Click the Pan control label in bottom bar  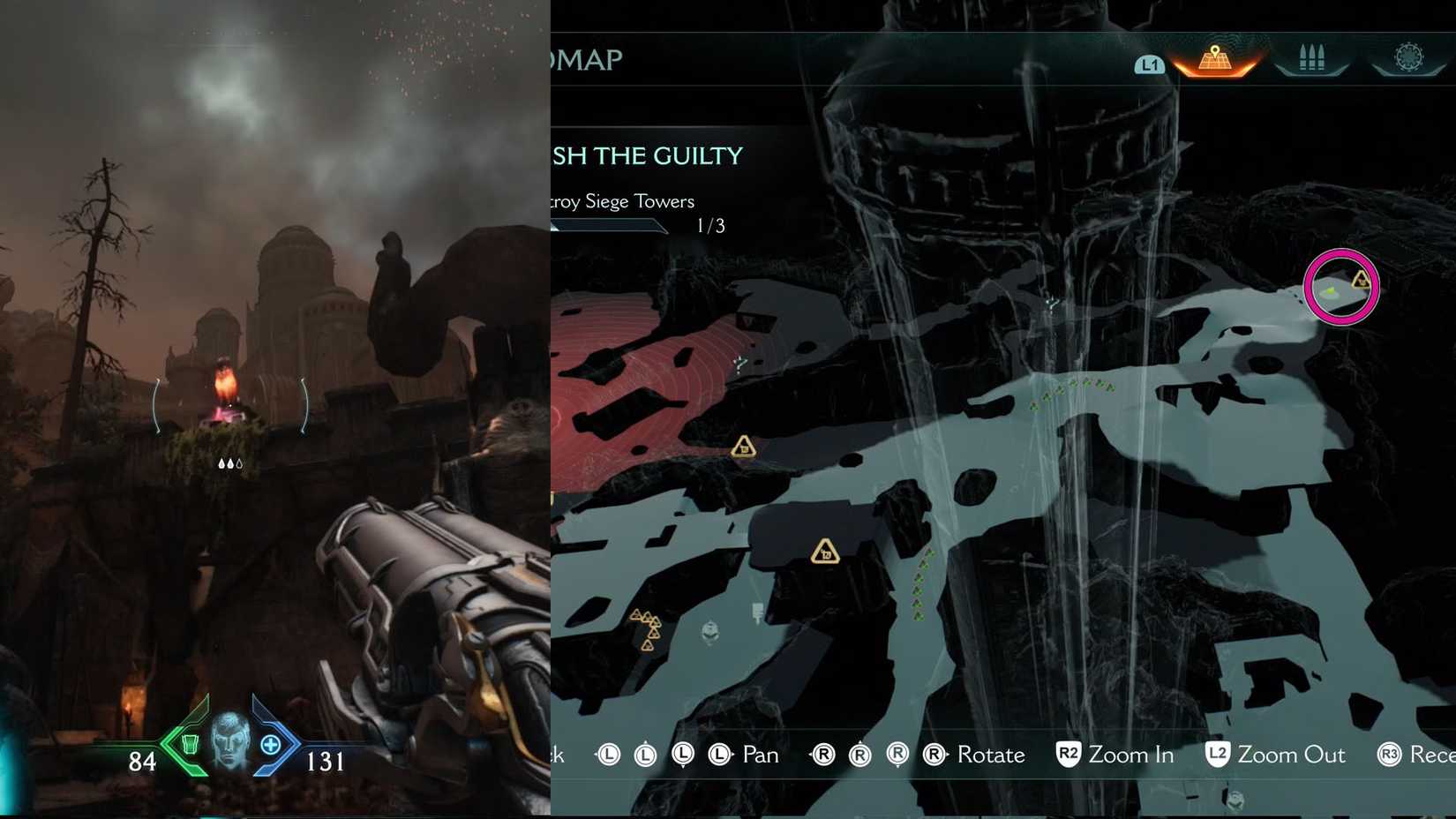[760, 755]
